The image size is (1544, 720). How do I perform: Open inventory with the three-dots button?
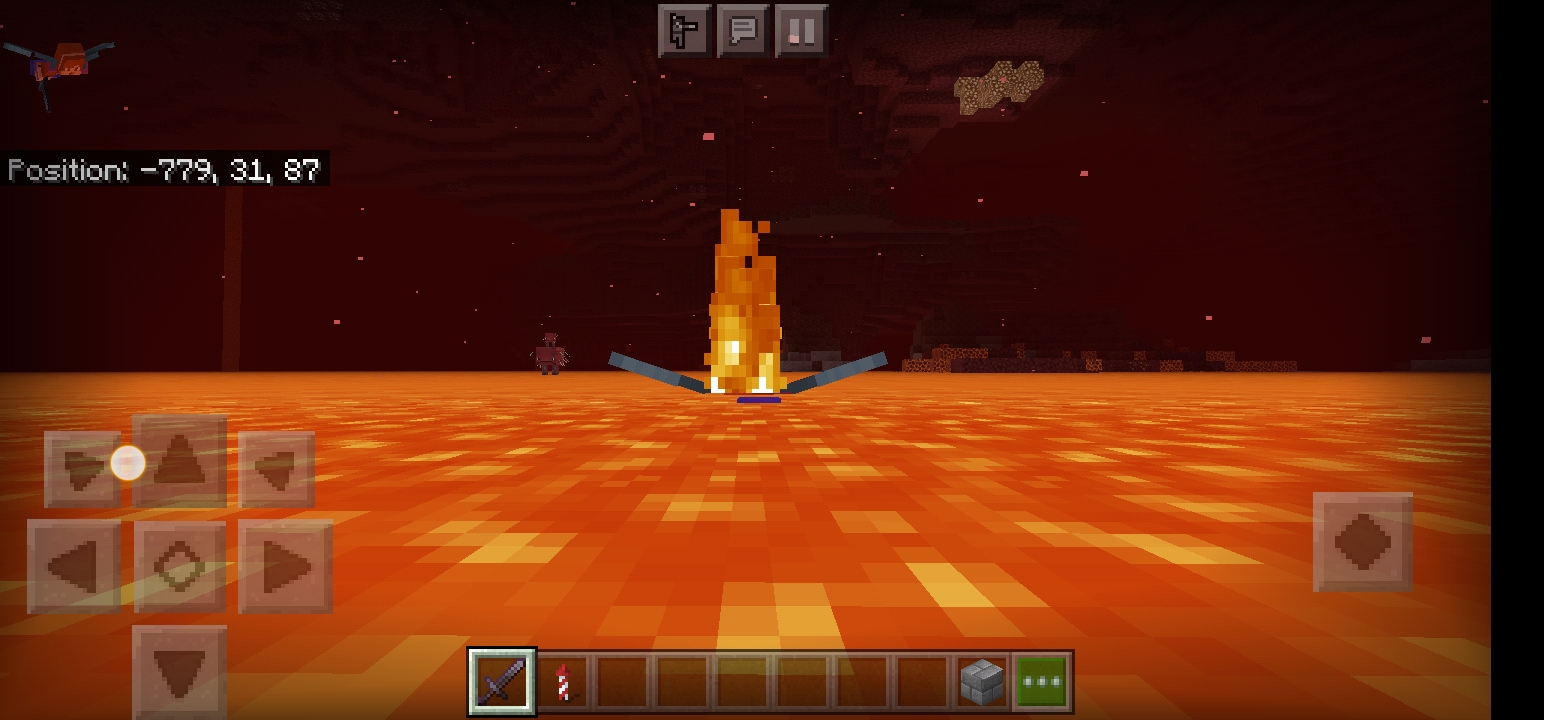1041,682
